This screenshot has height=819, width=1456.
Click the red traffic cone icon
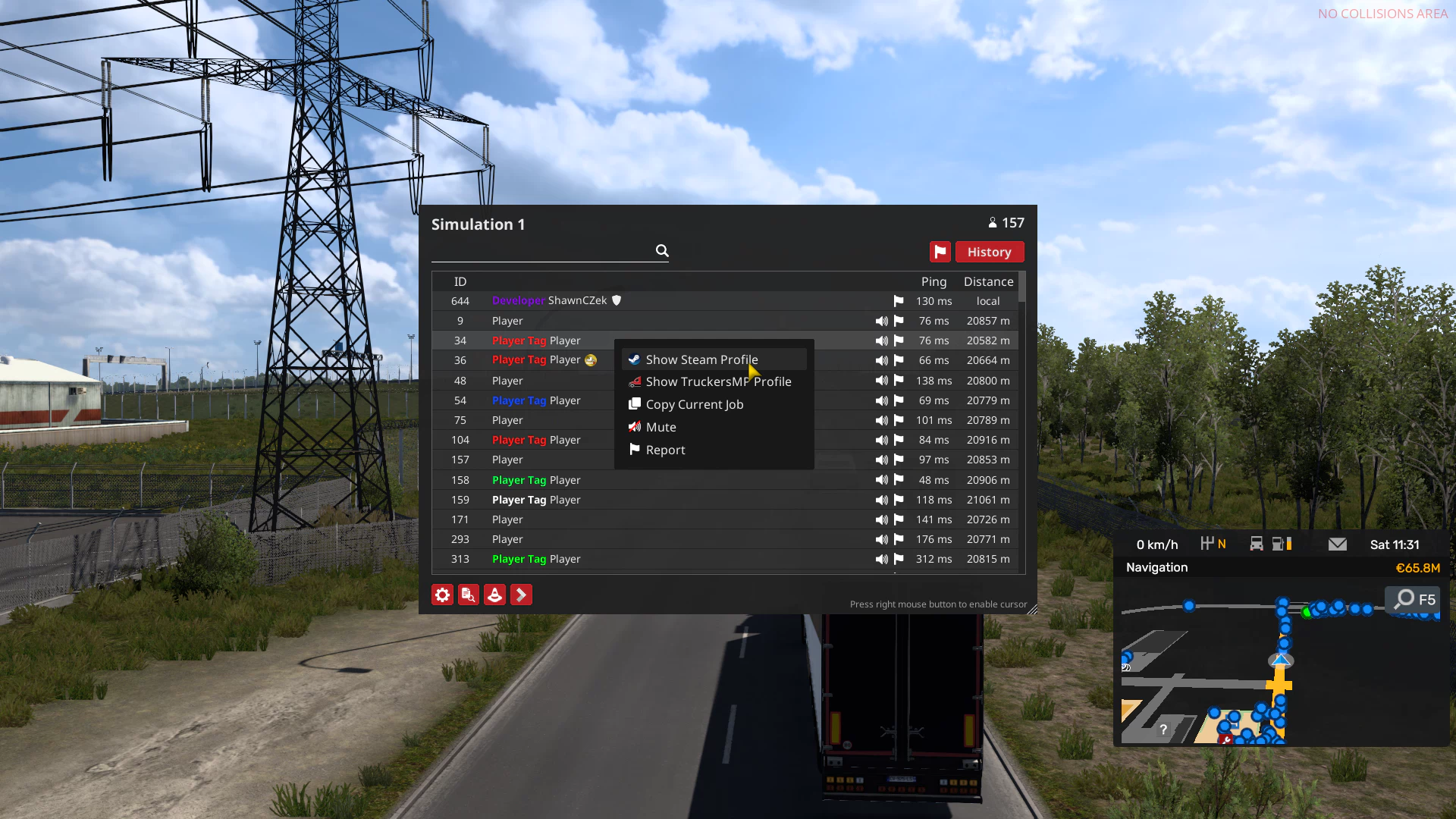tap(494, 595)
